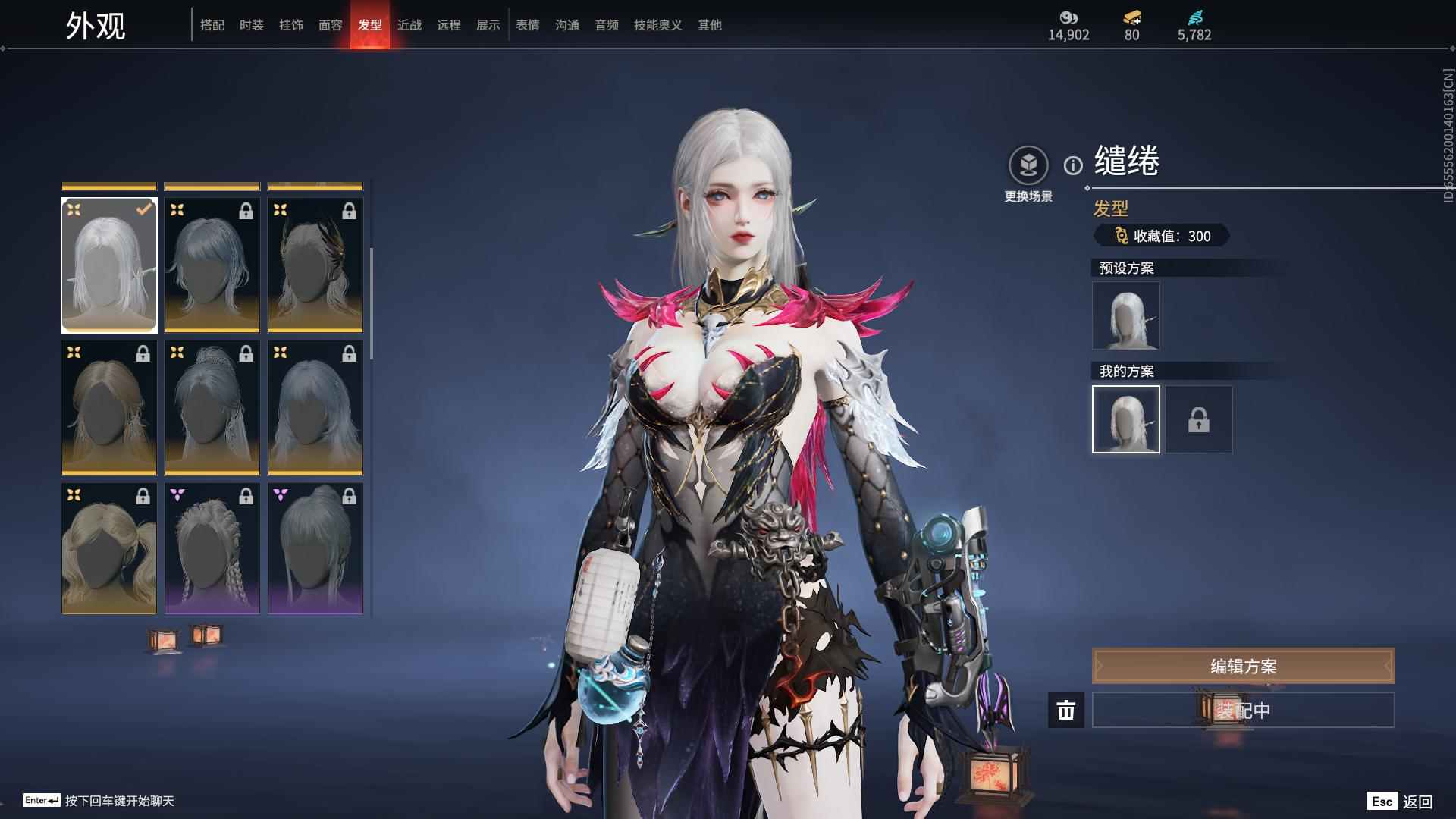This screenshot has height=819, width=1456.
Task: Show the 表情 tab
Action: click(528, 25)
